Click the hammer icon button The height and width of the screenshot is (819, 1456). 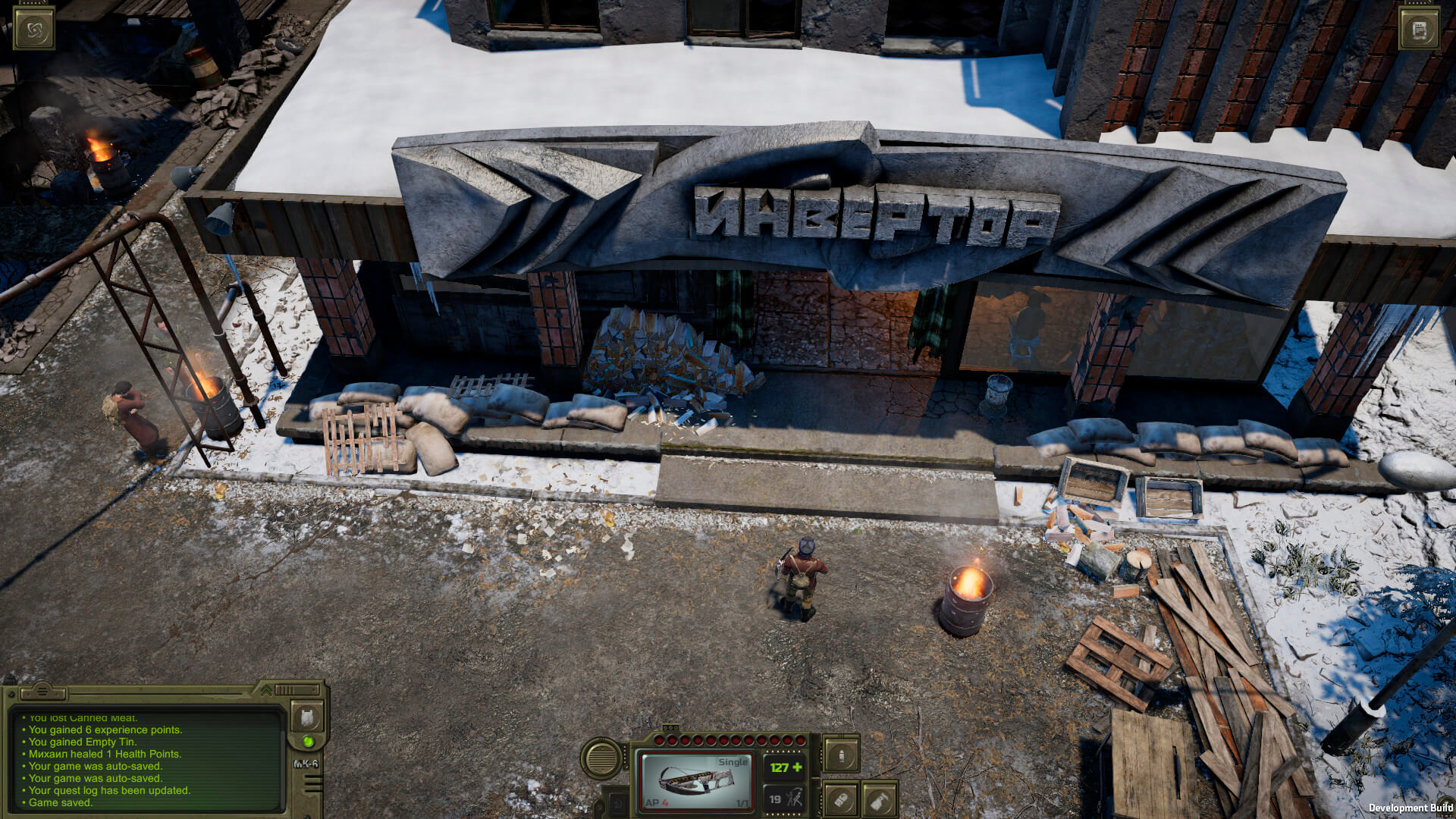[x=879, y=799]
